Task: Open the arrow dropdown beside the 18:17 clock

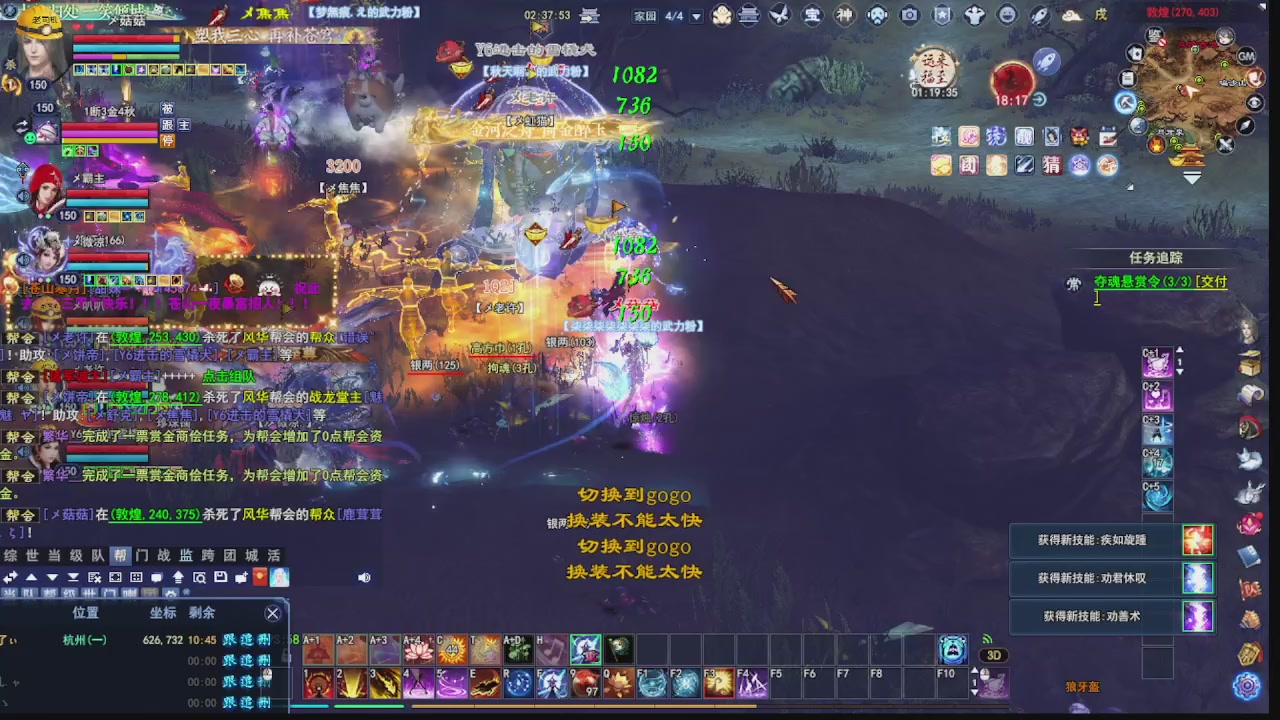Action: (x=1040, y=100)
